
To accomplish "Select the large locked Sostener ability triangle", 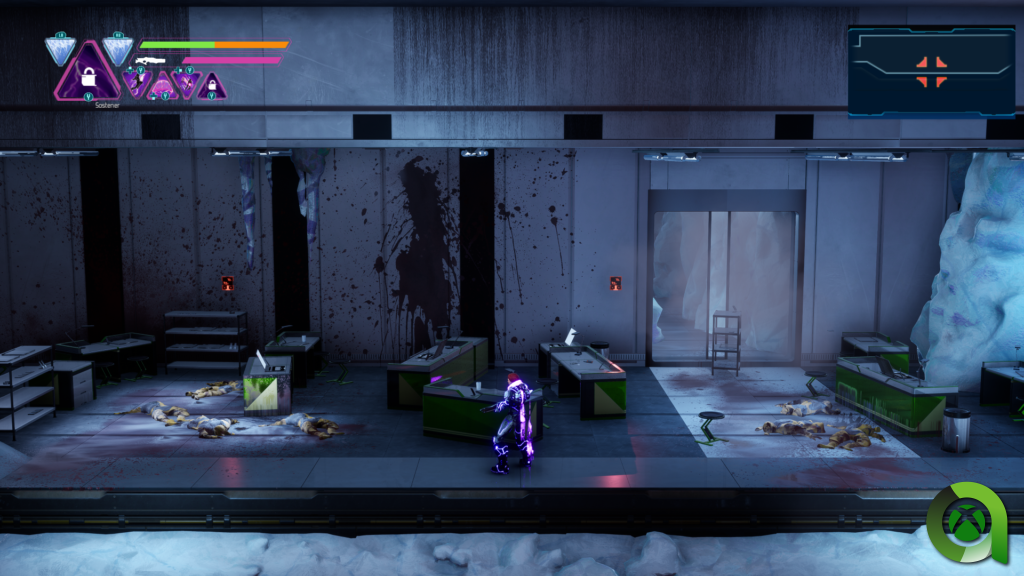I will [87, 76].
